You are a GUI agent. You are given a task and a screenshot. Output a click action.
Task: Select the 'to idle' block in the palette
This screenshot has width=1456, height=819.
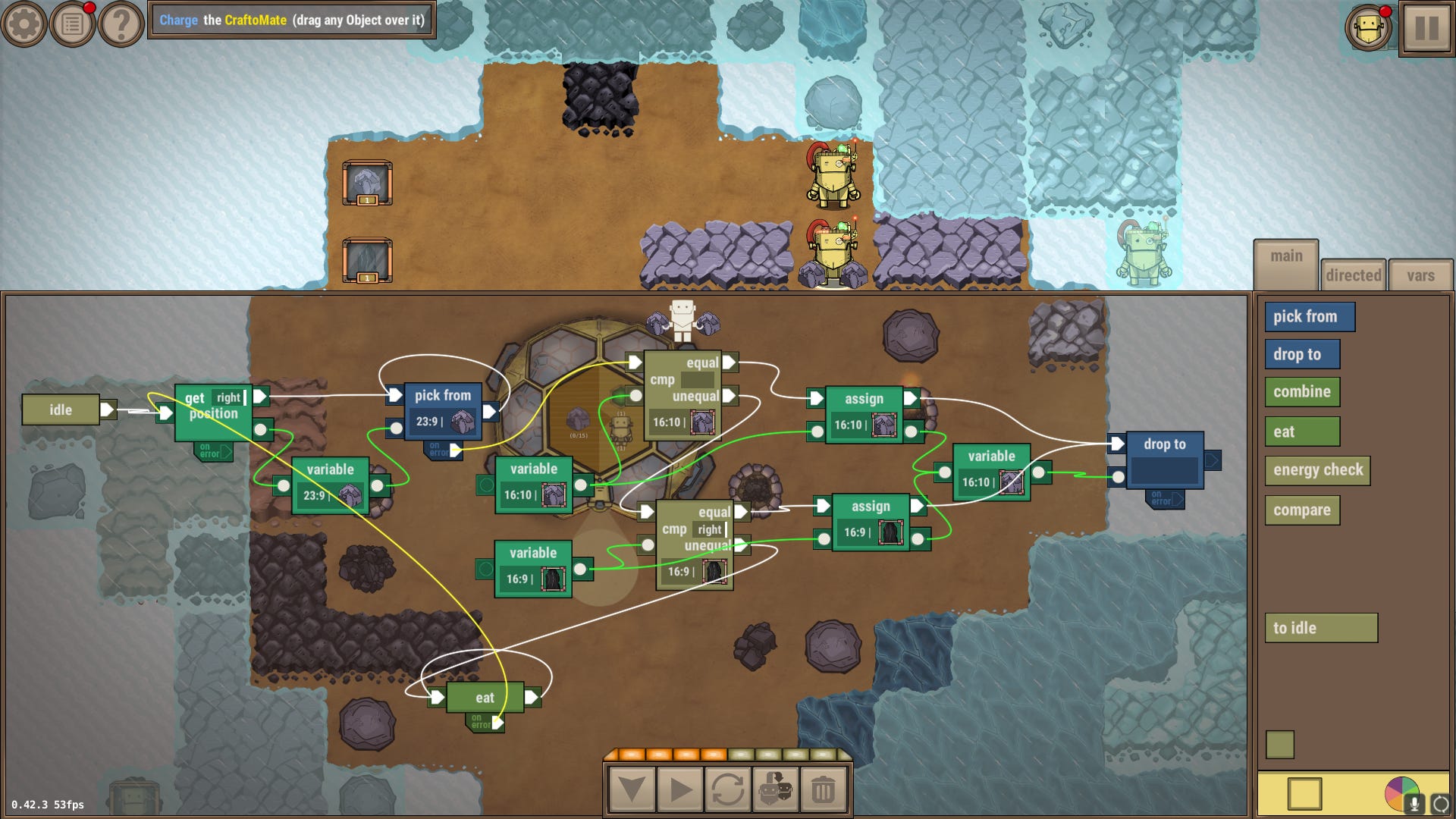[1322, 628]
